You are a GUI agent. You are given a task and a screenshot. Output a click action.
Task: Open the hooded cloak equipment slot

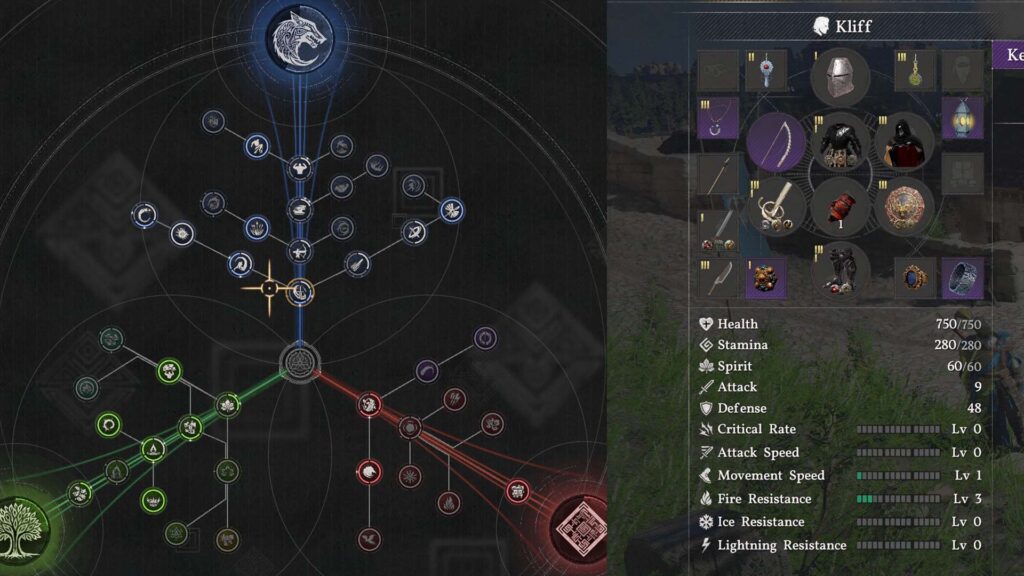(905, 144)
